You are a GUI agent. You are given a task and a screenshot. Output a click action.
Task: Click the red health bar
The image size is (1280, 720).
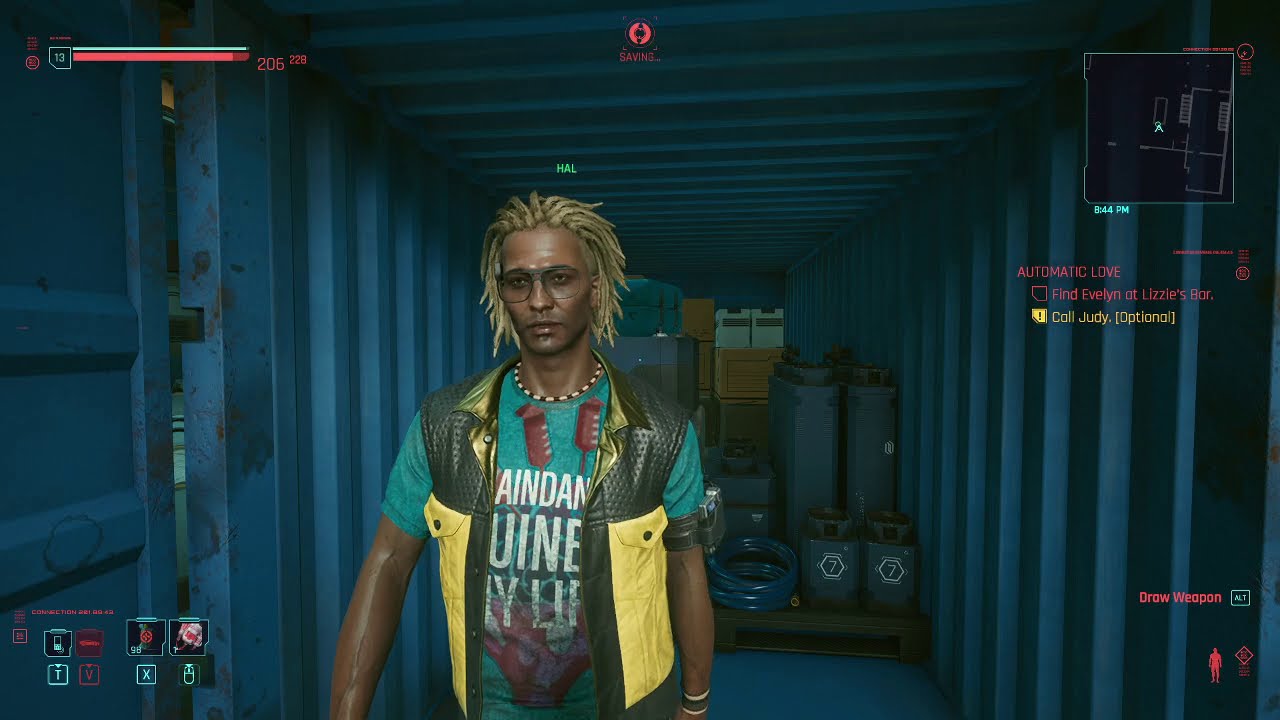tap(160, 56)
